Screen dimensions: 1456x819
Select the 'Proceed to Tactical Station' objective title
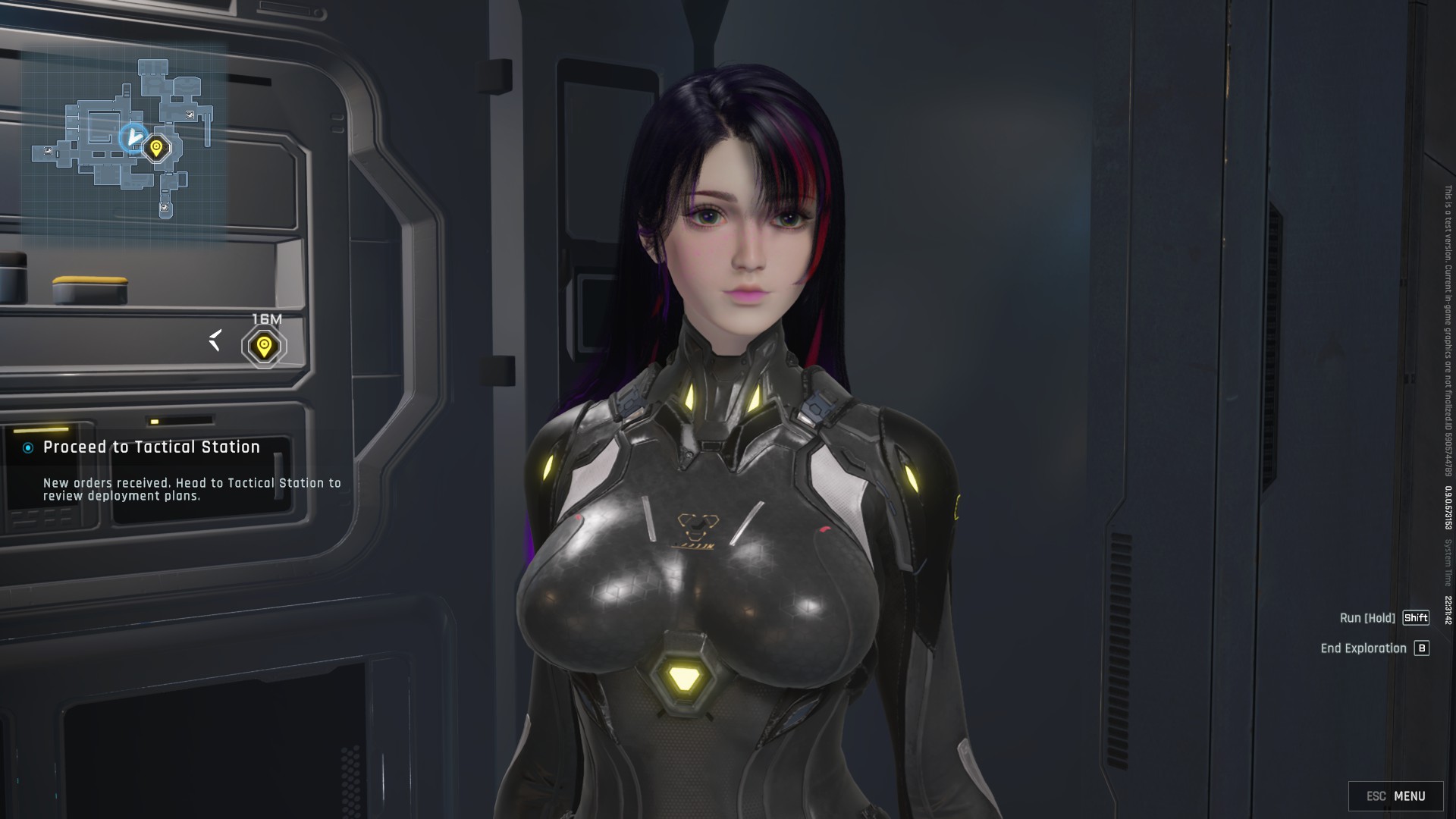pyautogui.click(x=153, y=447)
